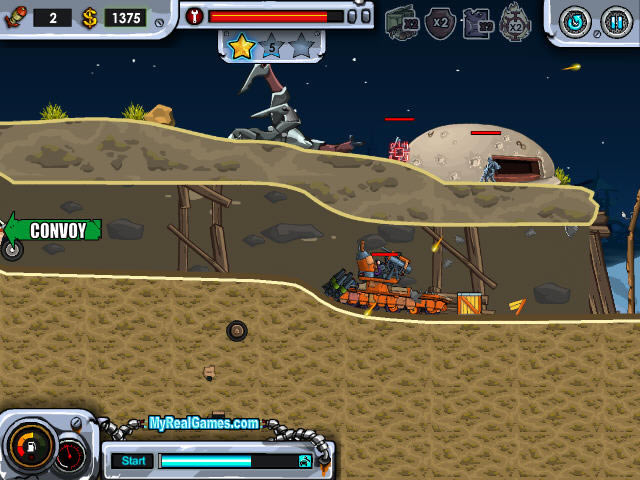Activate the x2 money bonus icon
The image size is (640, 480).
coord(403,21)
